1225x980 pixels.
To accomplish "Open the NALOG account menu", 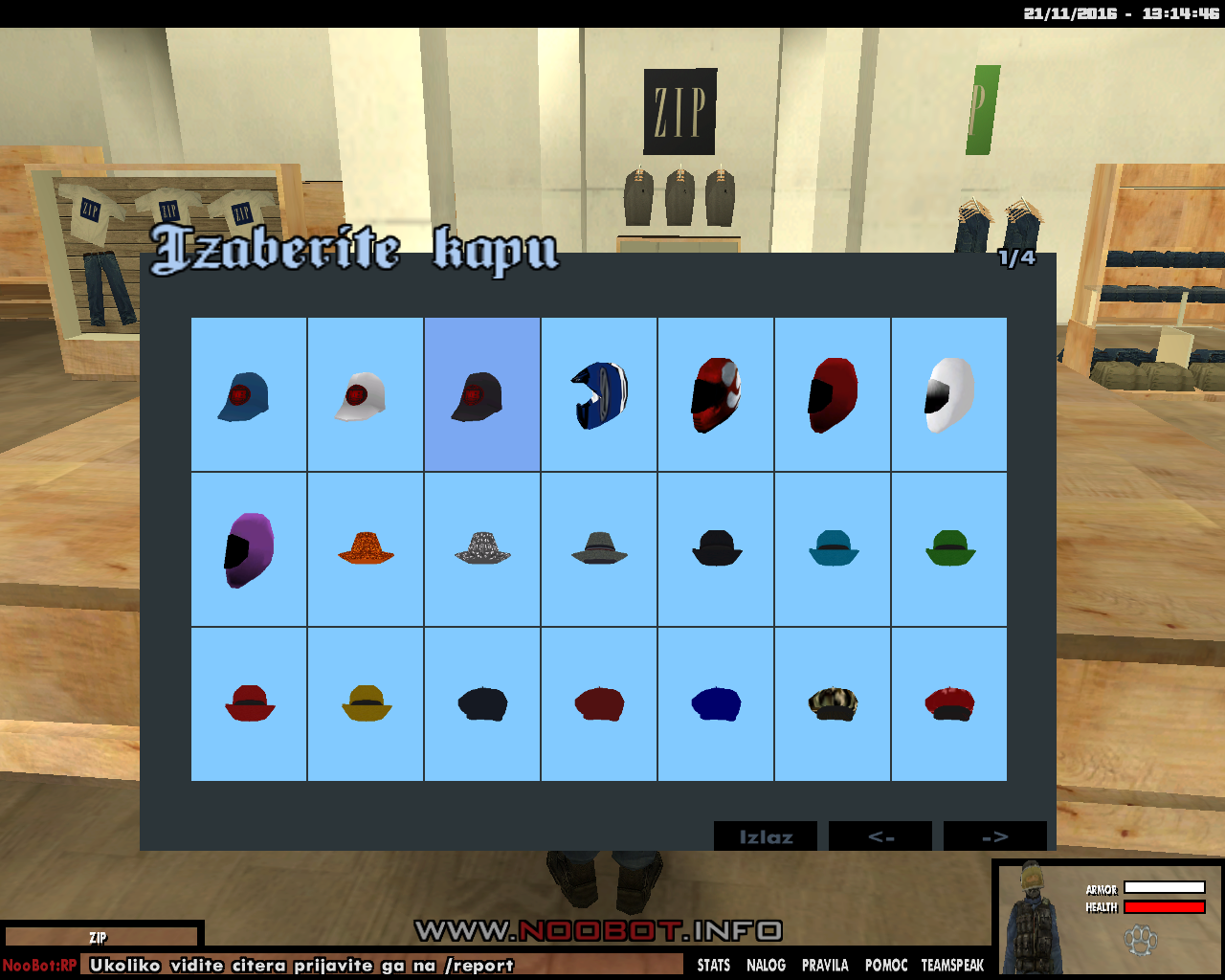I will (766, 965).
